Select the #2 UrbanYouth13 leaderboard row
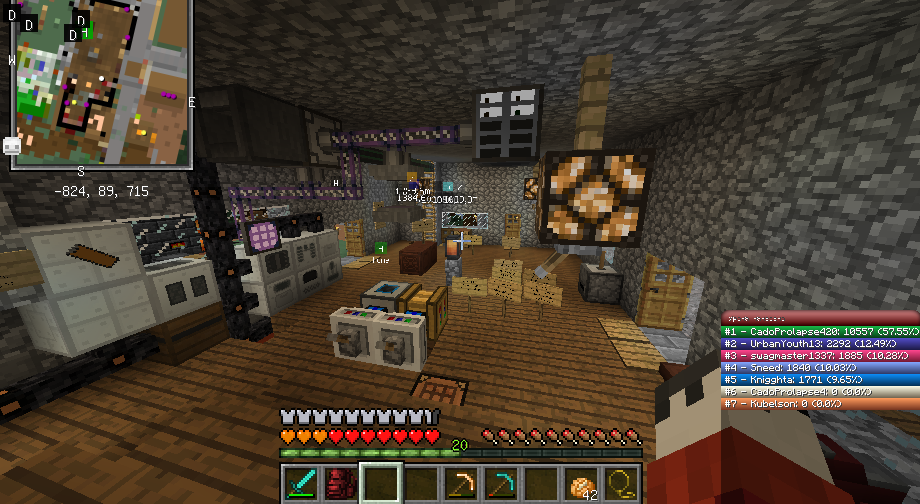The width and height of the screenshot is (920, 504). (x=820, y=342)
